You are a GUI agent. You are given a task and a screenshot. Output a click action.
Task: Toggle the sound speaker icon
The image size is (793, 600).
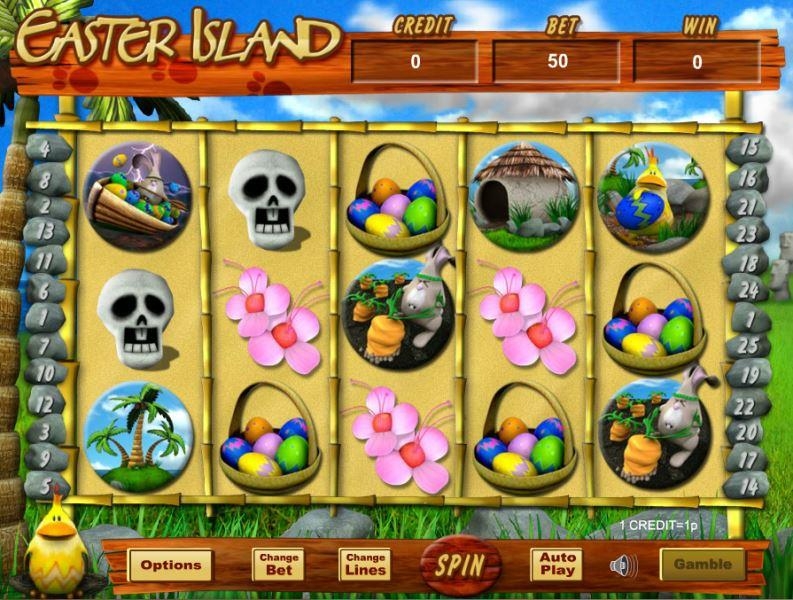click(x=623, y=565)
